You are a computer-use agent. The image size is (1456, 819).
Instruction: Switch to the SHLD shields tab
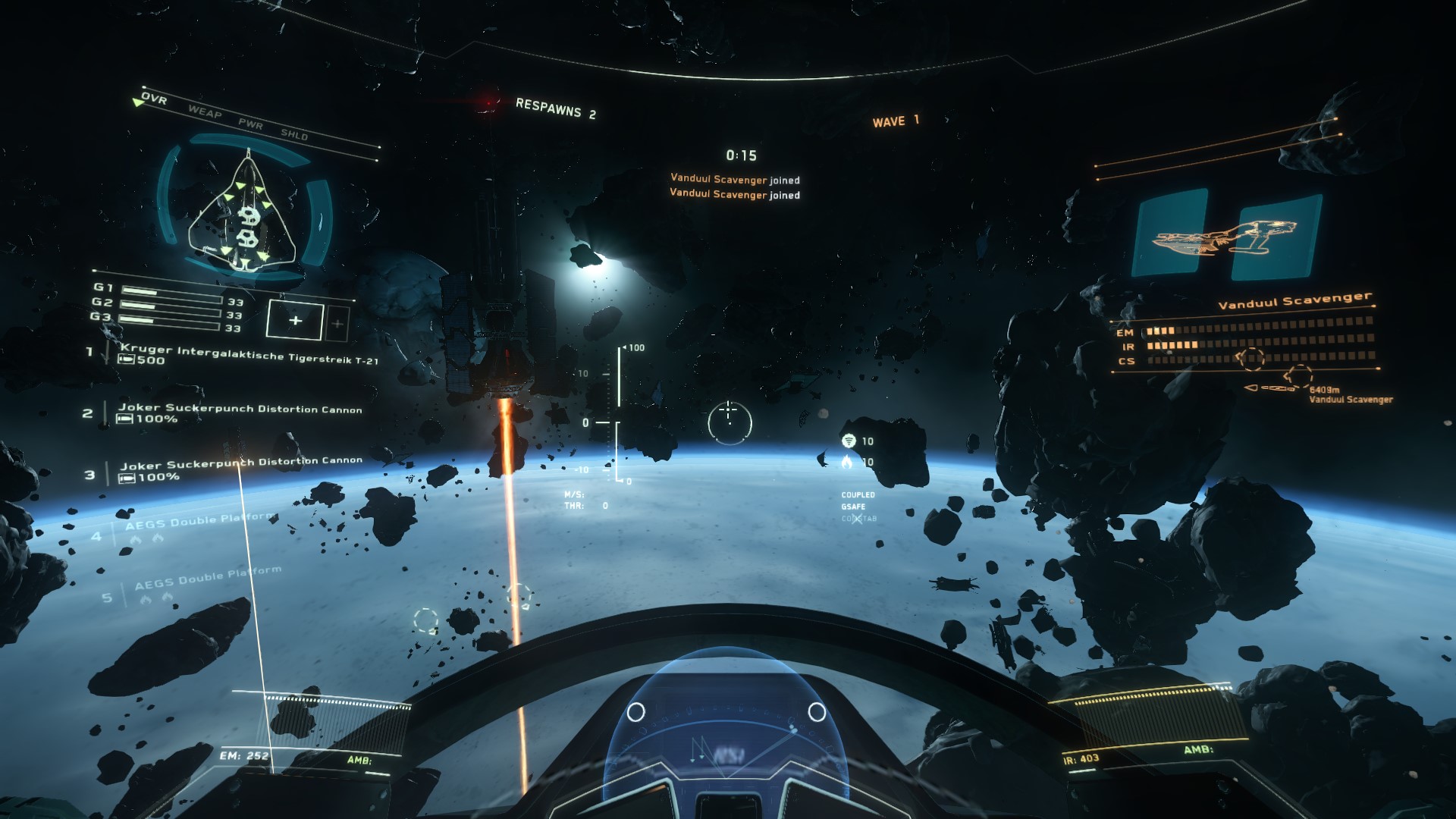click(294, 134)
